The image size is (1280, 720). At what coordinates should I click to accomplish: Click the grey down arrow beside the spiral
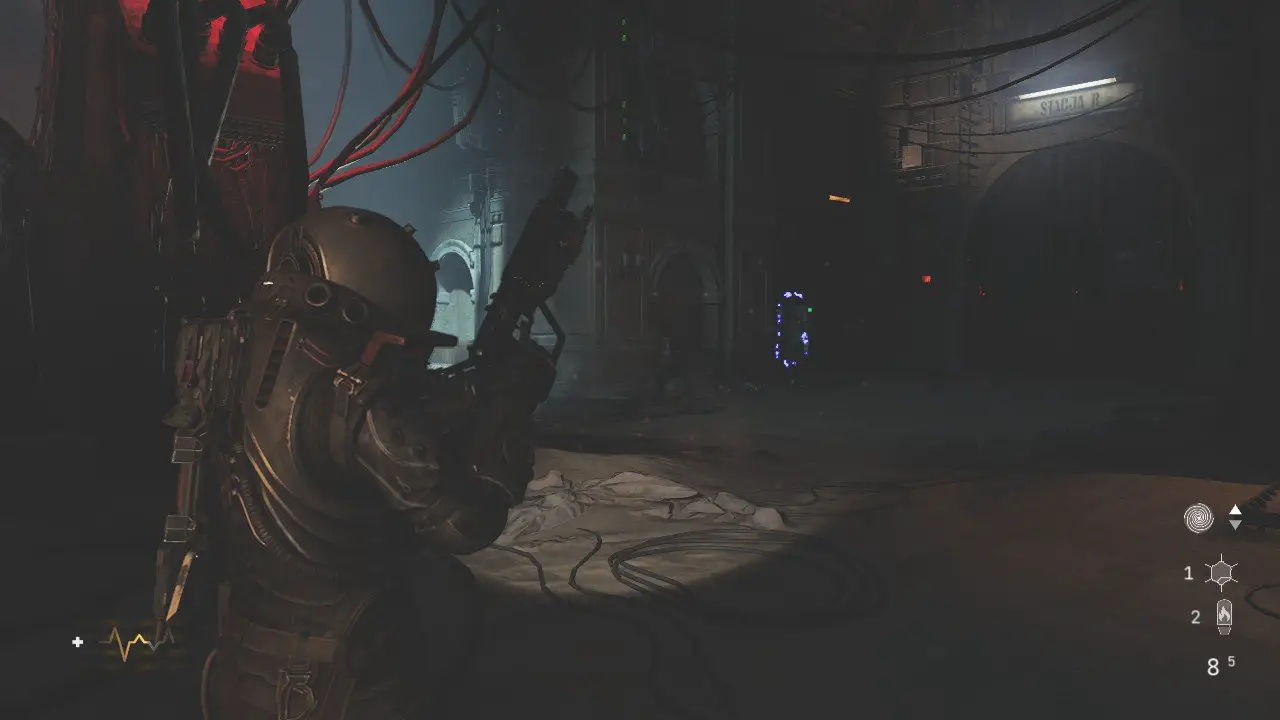1235,525
